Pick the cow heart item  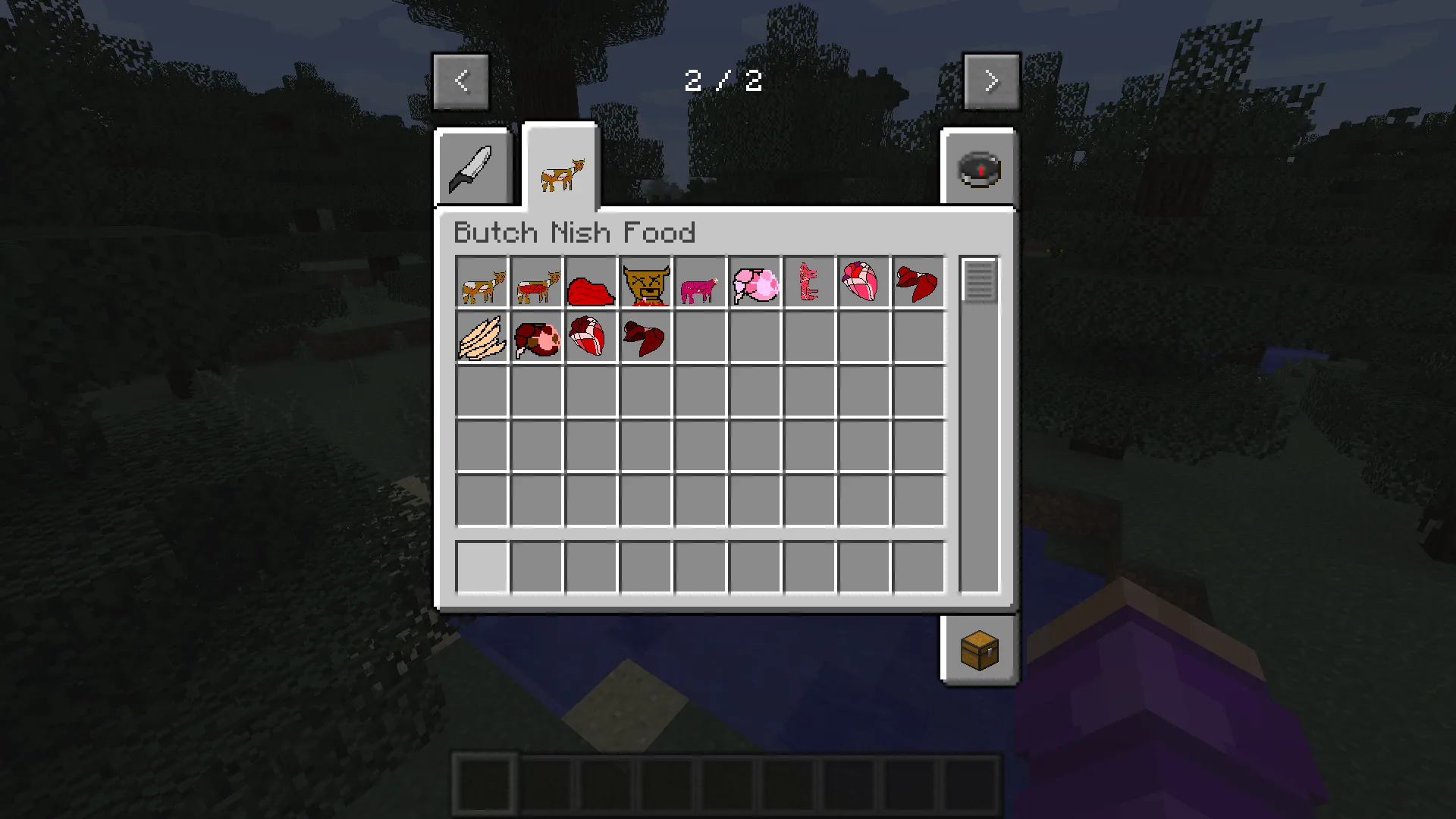(x=863, y=283)
